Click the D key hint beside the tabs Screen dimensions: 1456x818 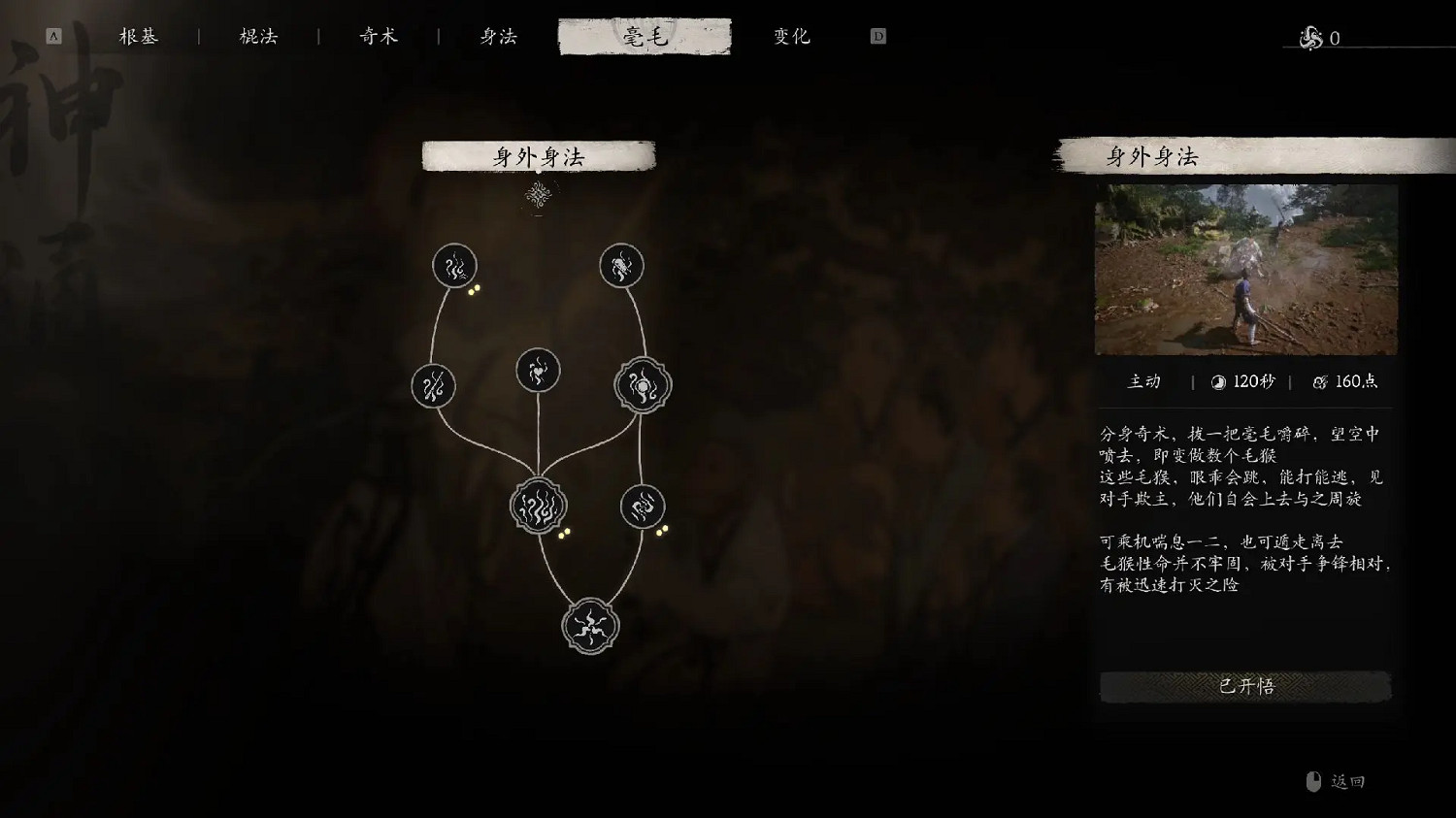pyautogui.click(x=877, y=35)
